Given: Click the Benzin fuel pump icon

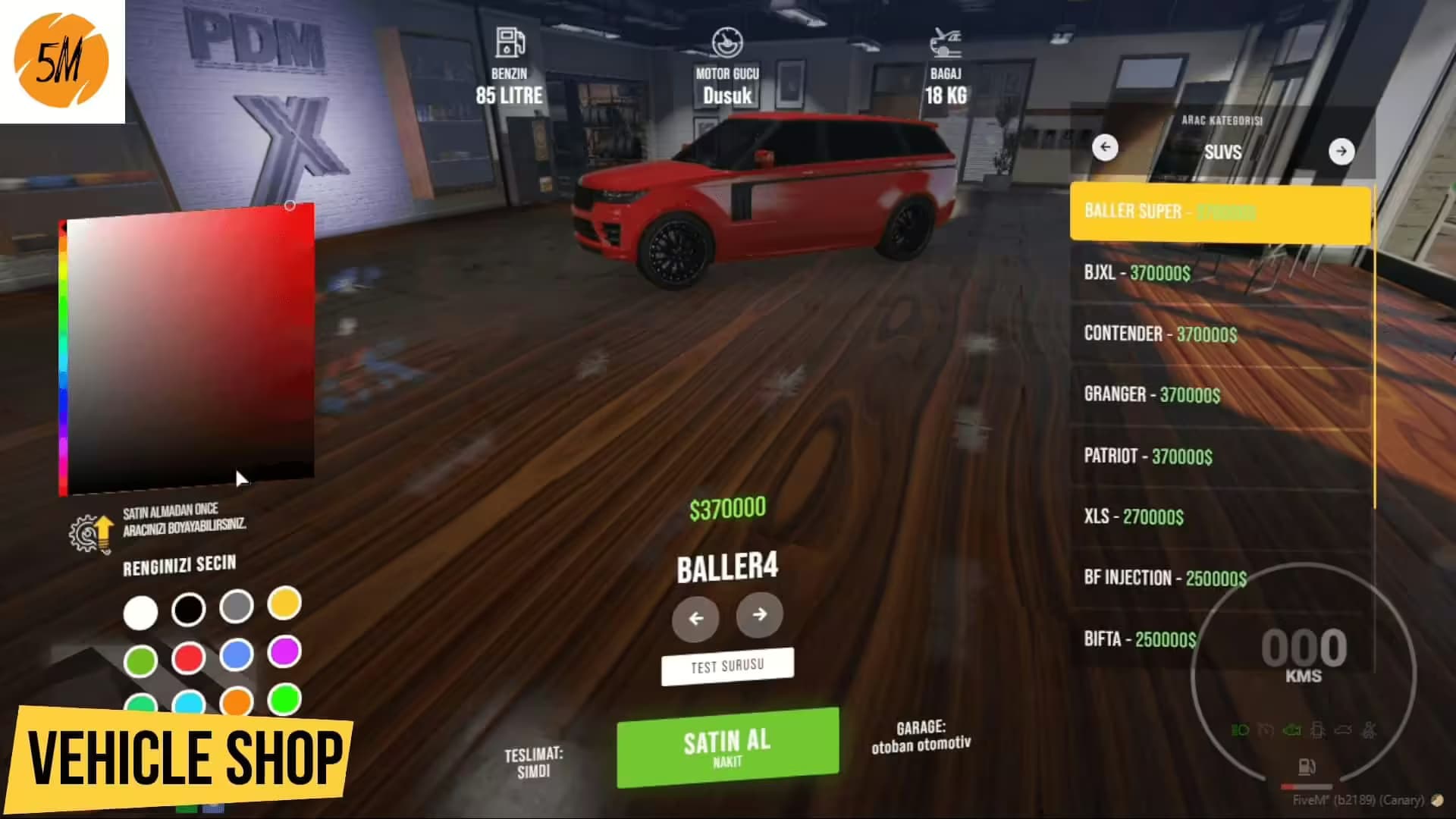Looking at the screenshot, I should click(508, 43).
